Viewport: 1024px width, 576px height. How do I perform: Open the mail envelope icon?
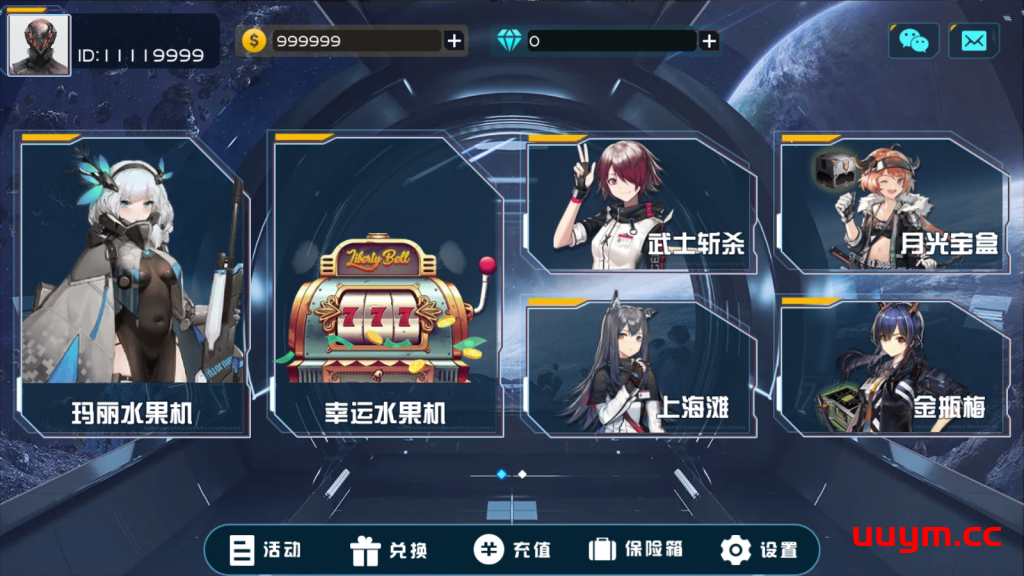click(973, 41)
